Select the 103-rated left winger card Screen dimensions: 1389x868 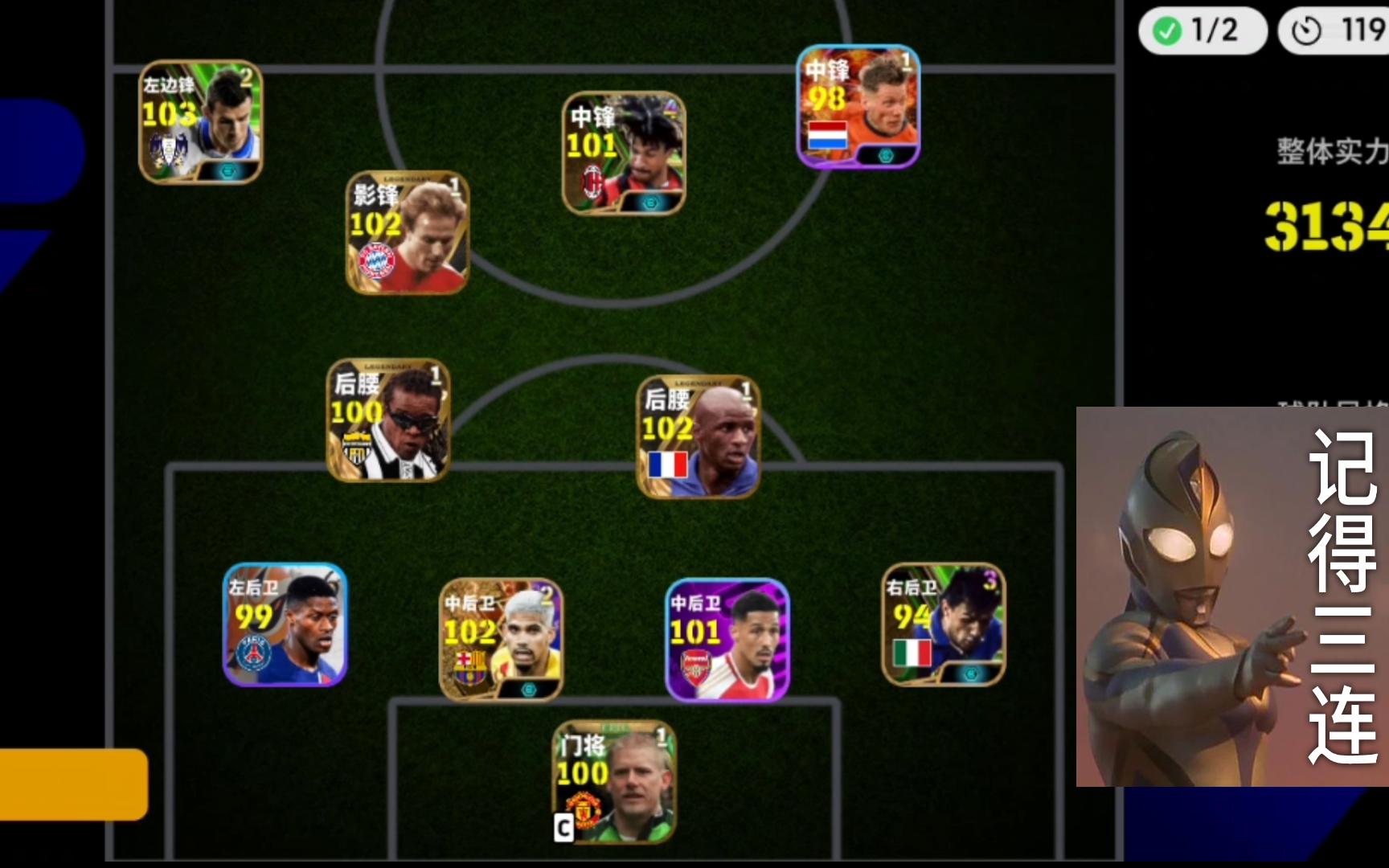201,122
